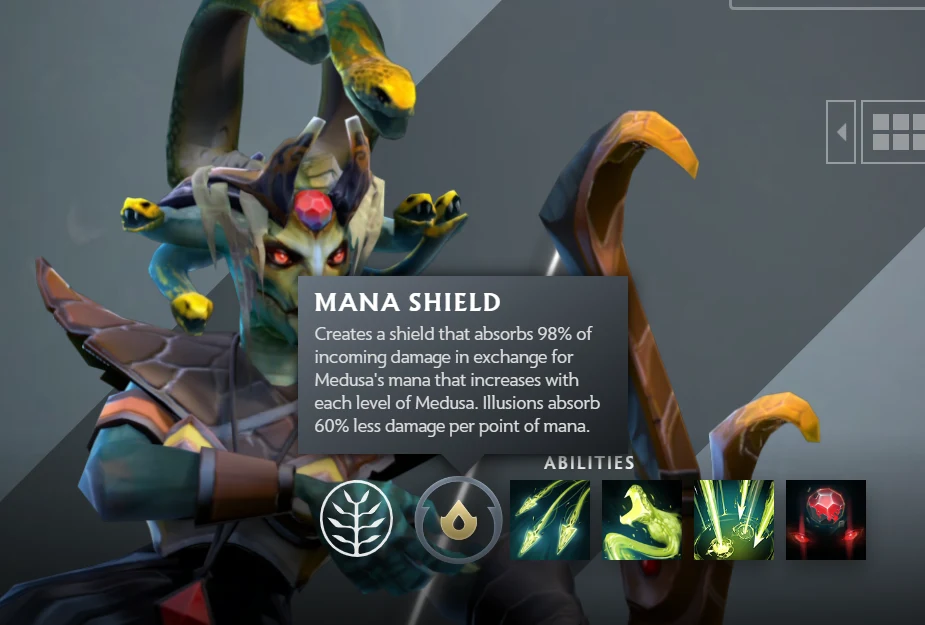
Task: Open the Stone Gaze ultimate ability
Action: click(826, 519)
